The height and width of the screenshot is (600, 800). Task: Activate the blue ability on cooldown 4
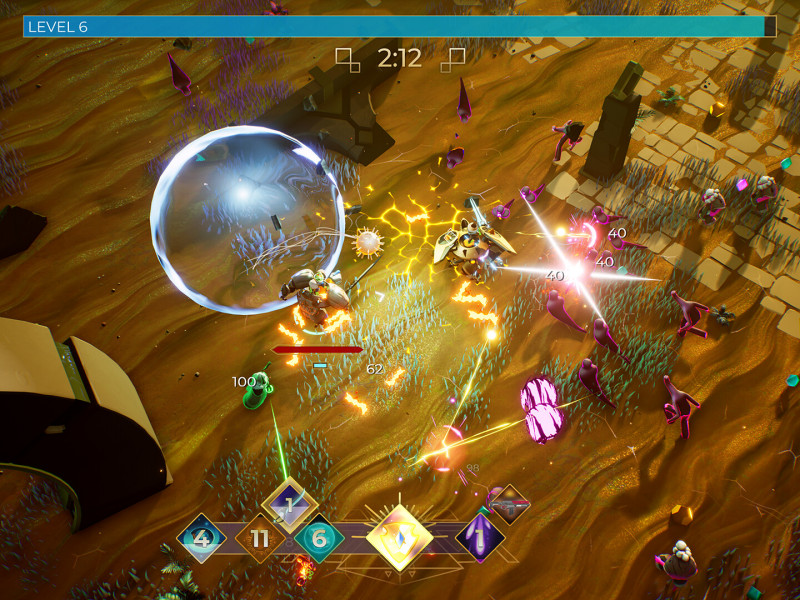[201, 539]
